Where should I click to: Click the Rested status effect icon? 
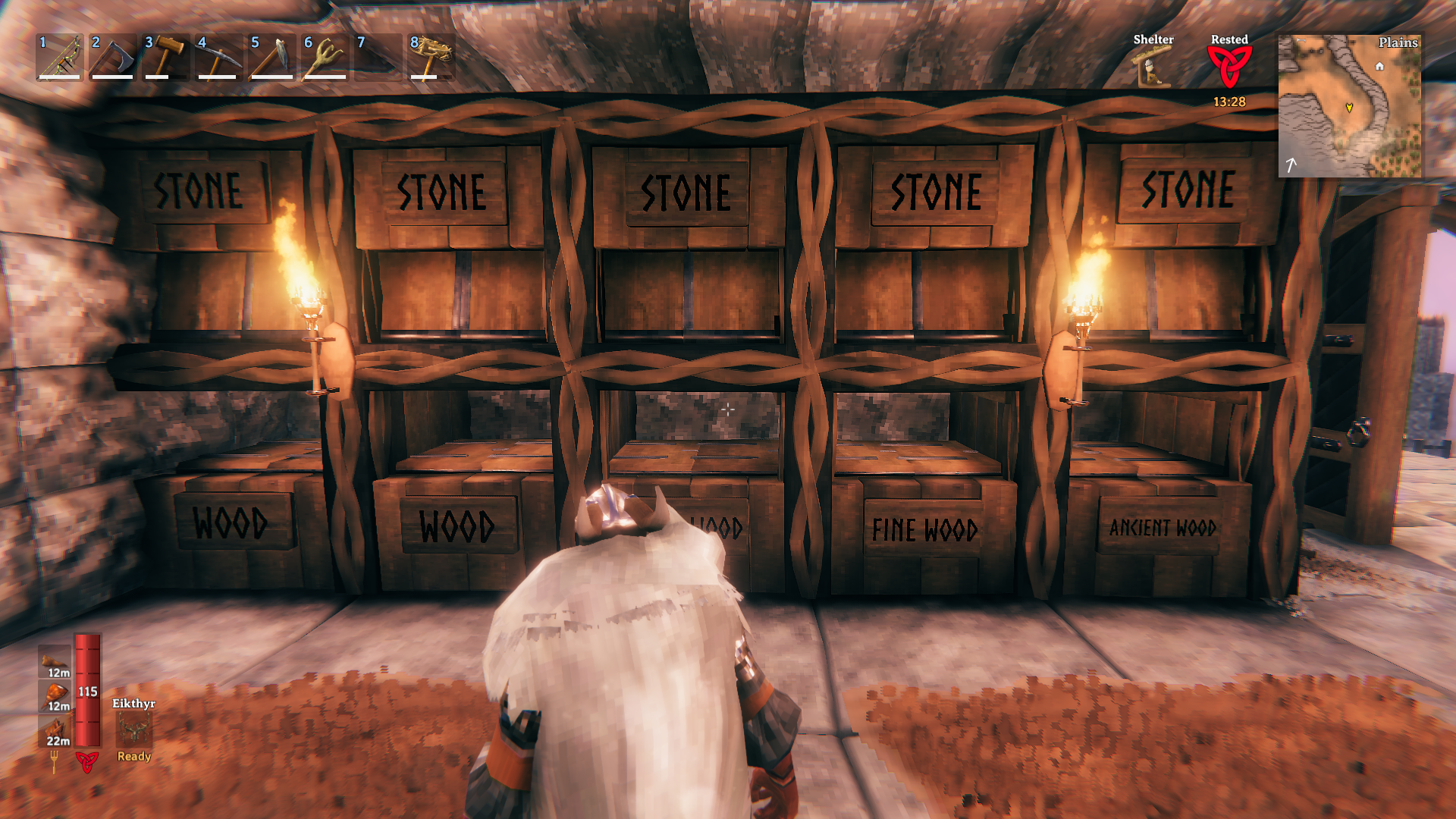click(1228, 67)
